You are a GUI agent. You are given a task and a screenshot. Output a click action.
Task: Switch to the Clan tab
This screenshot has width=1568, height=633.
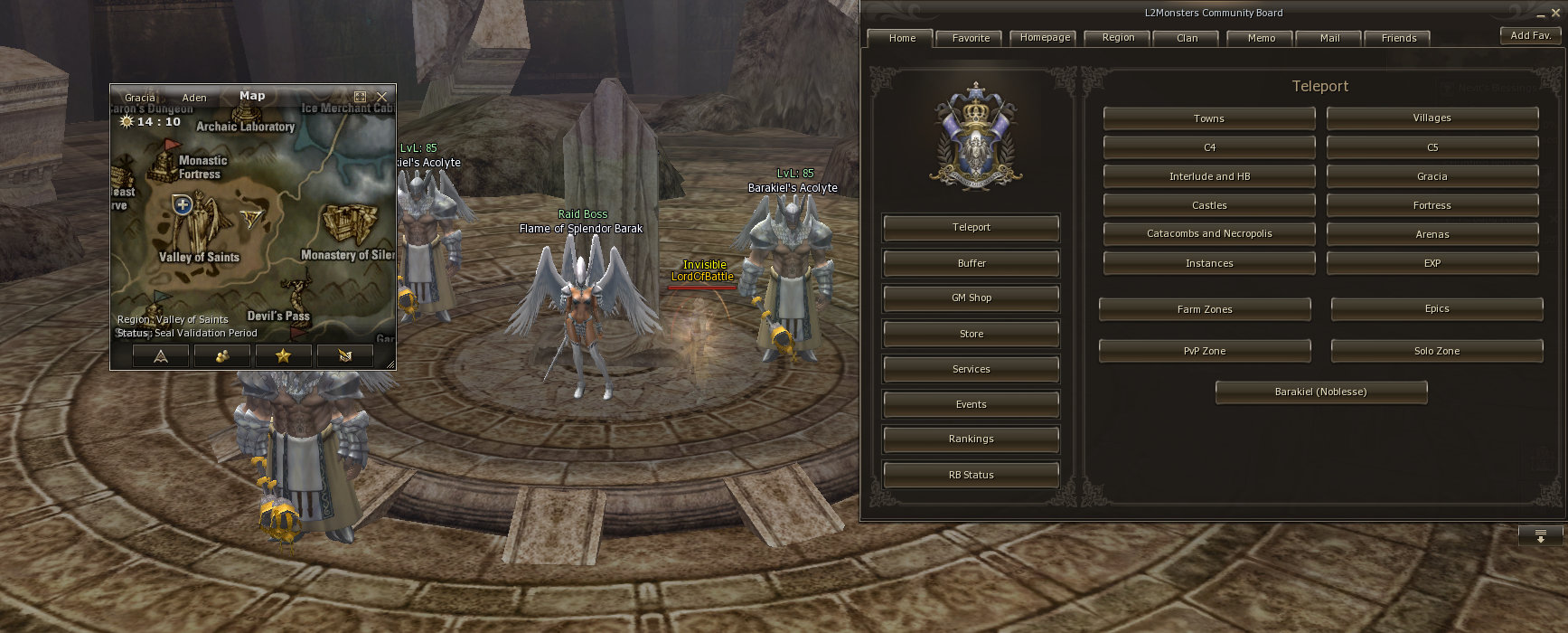[x=1187, y=38]
